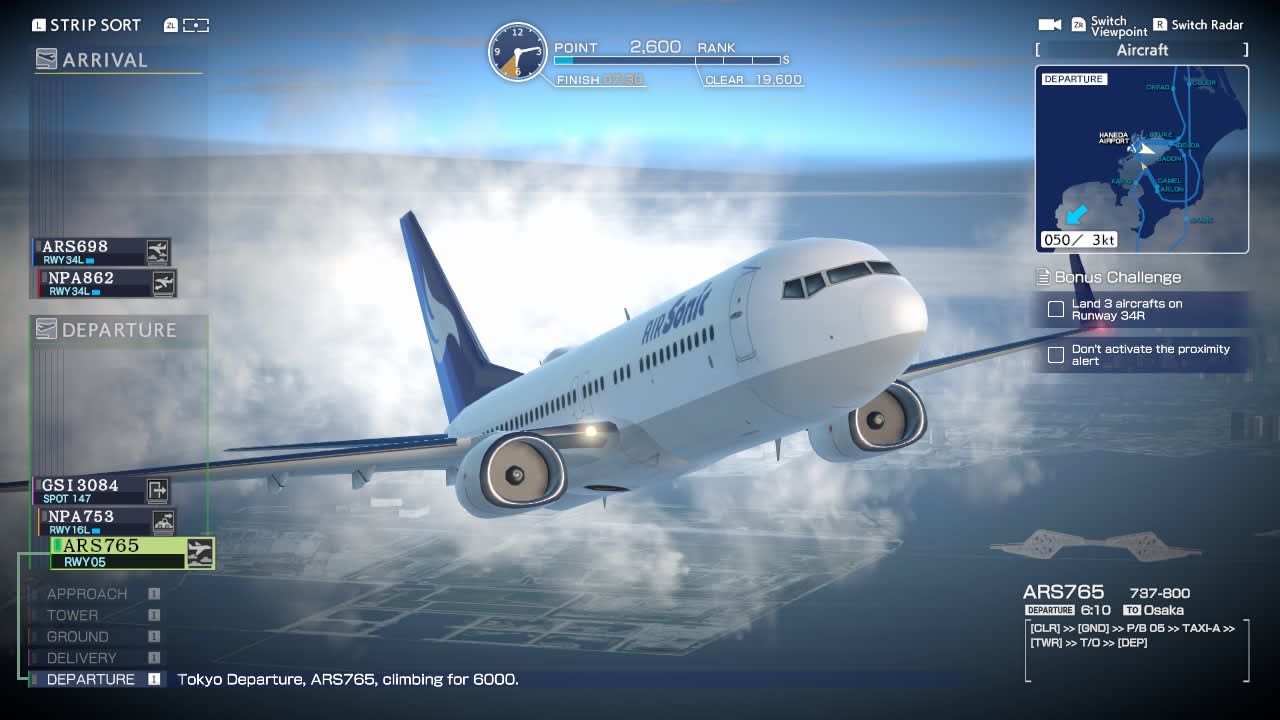Check the Don't activate proximity alert box
The width and height of the screenshot is (1280, 720).
[x=1058, y=354]
